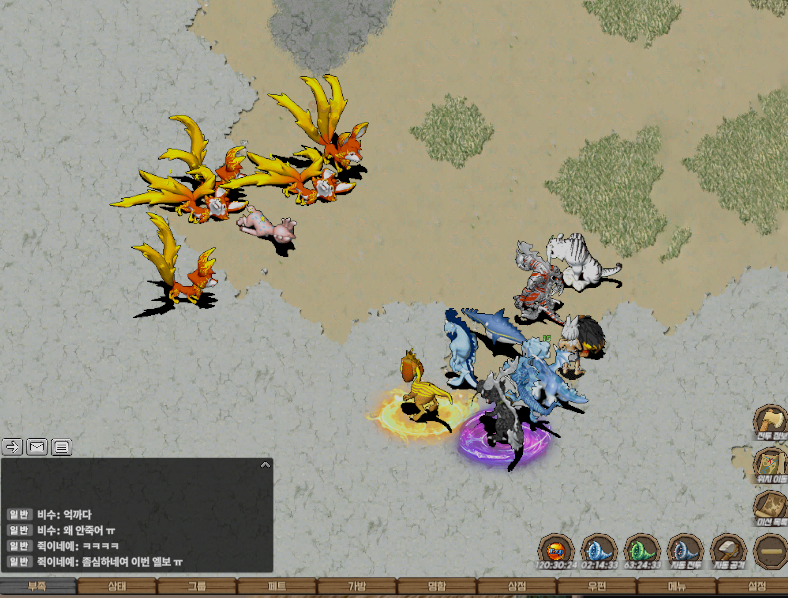The image size is (788, 598).
Task: Open the 페트 (pet) menu
Action: [277, 587]
